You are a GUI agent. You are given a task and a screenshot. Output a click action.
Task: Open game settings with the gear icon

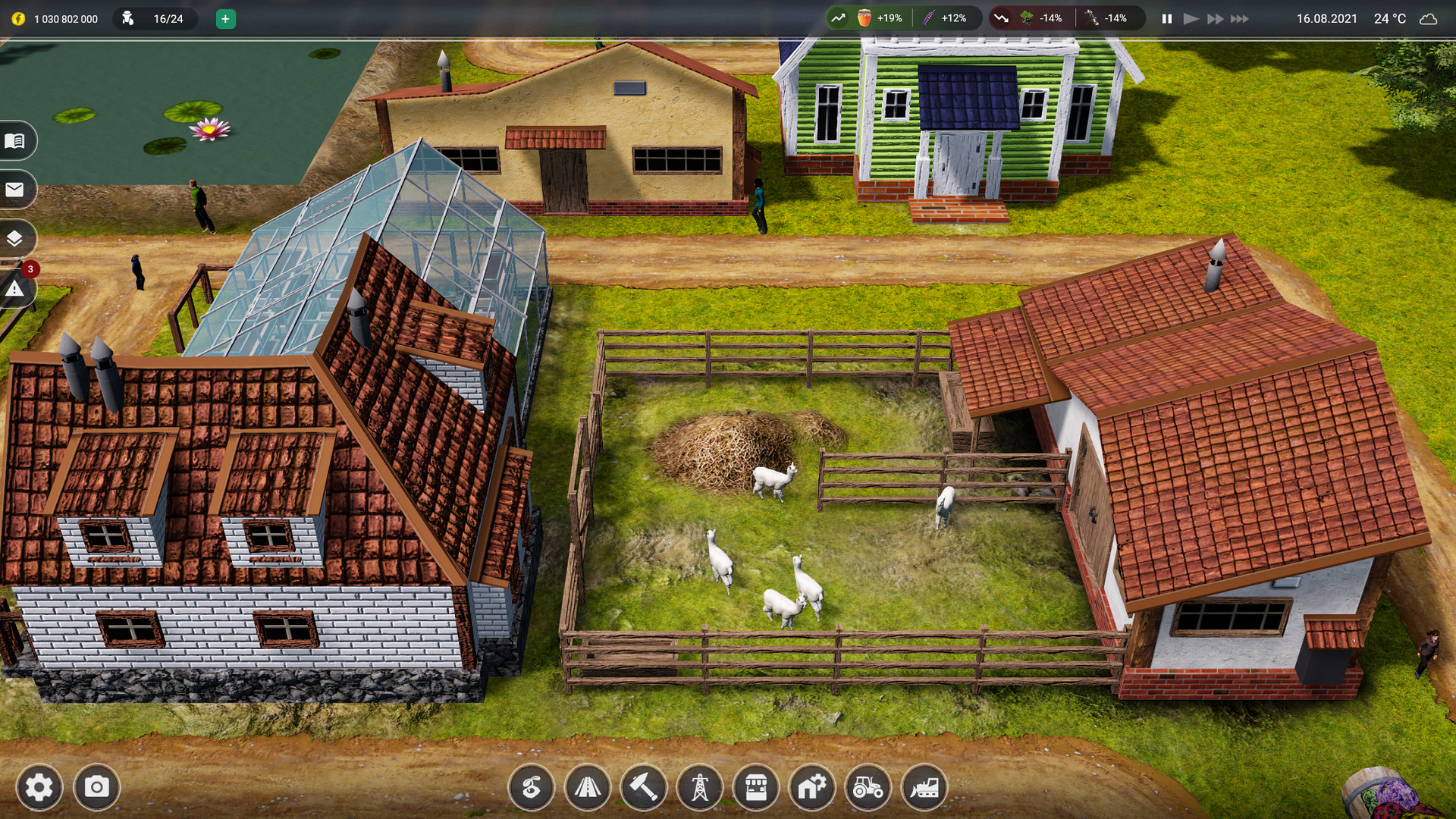point(42,788)
